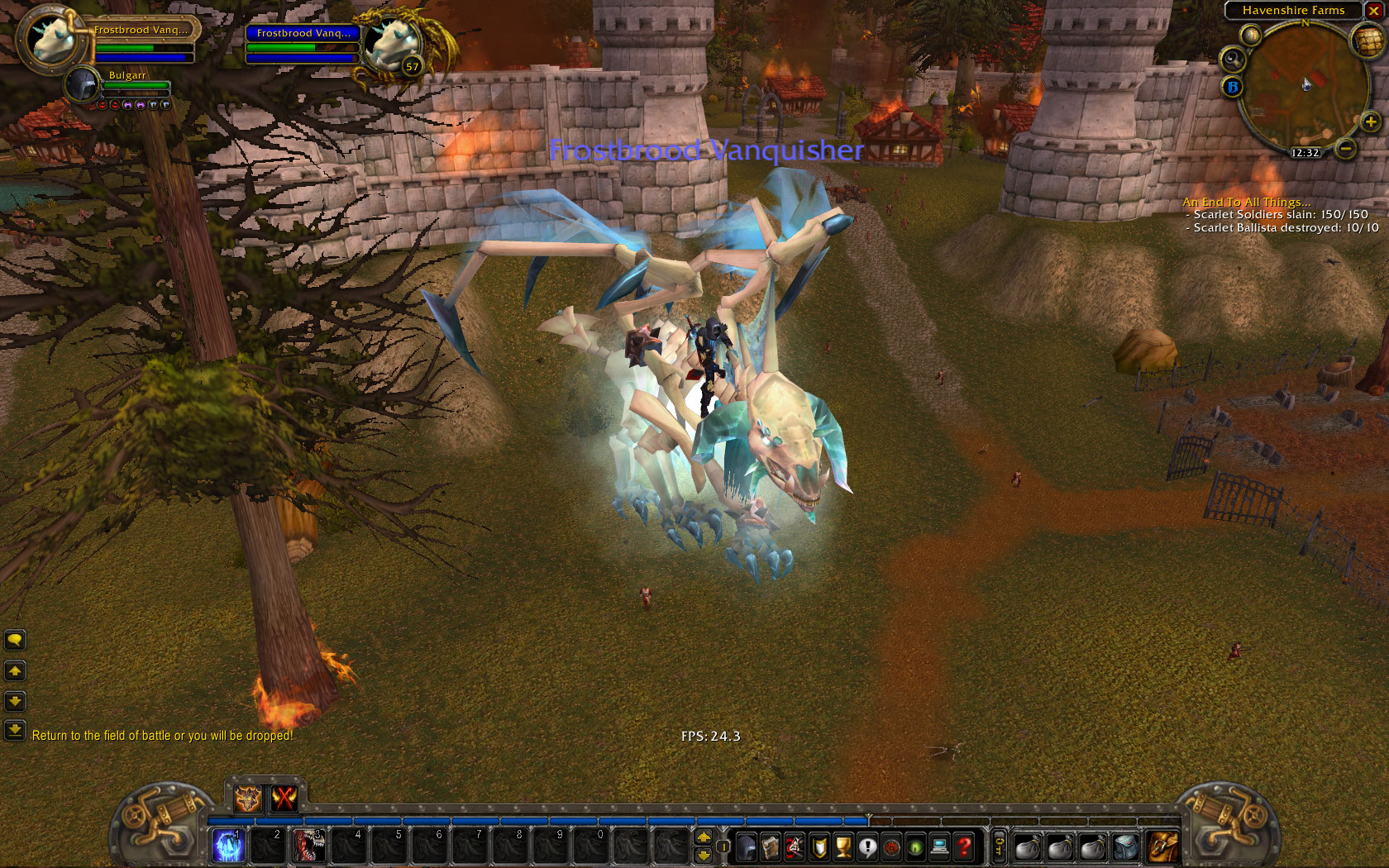Use the red dragon maw ability in slot 3
The image size is (1389, 868).
pos(308,846)
